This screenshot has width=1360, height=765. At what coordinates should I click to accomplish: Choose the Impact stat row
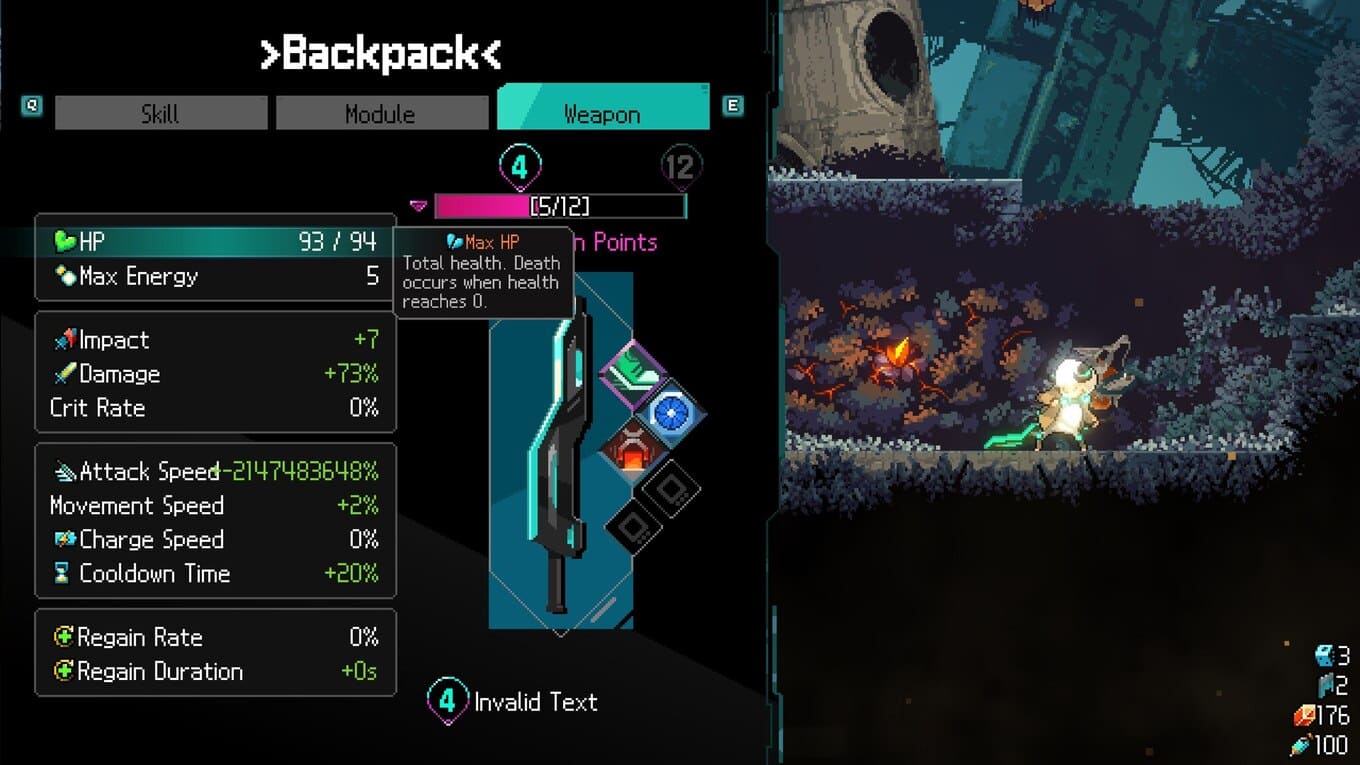click(215, 340)
